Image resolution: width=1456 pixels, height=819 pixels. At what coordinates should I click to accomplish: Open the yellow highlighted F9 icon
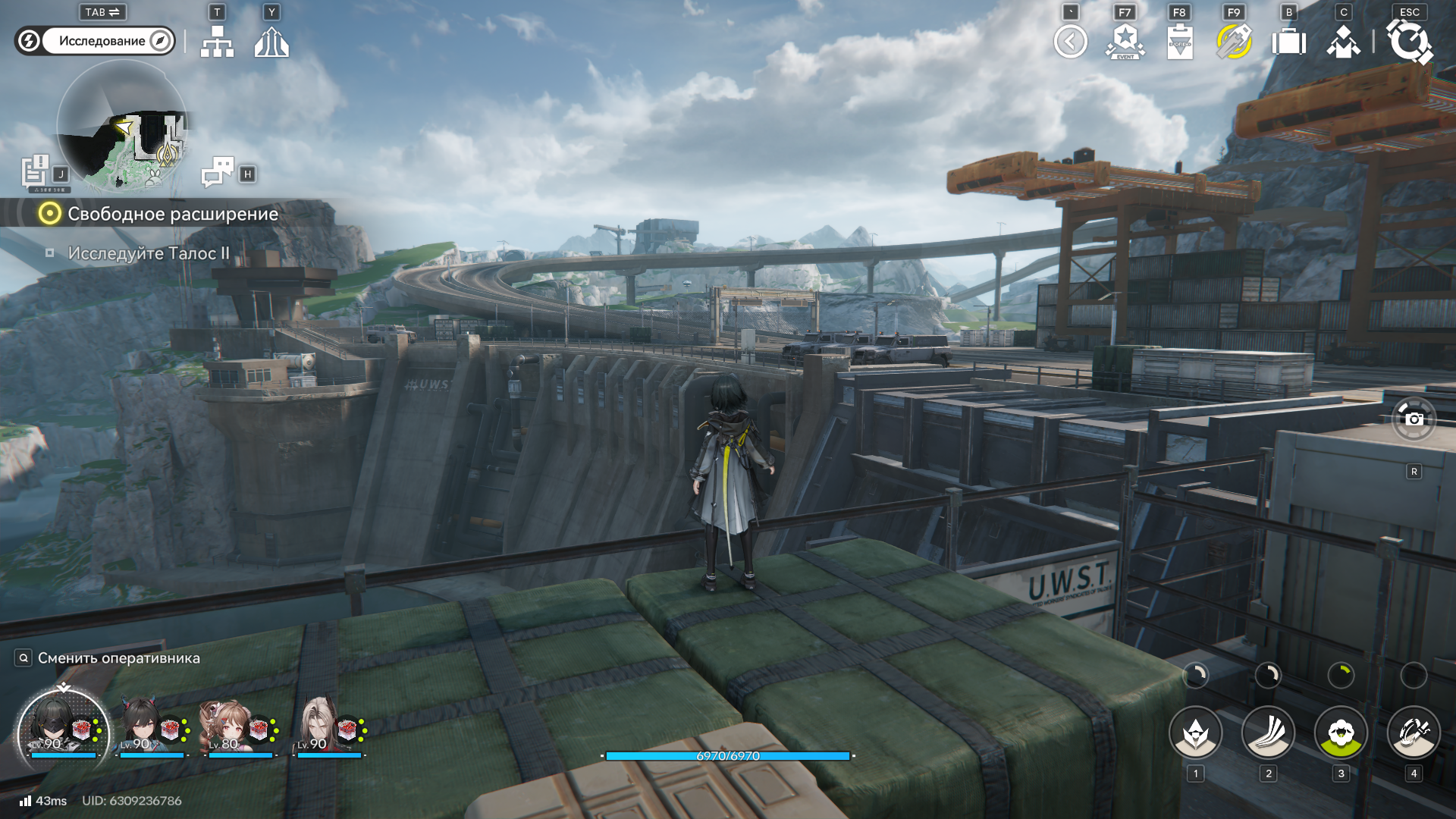pos(1234,42)
